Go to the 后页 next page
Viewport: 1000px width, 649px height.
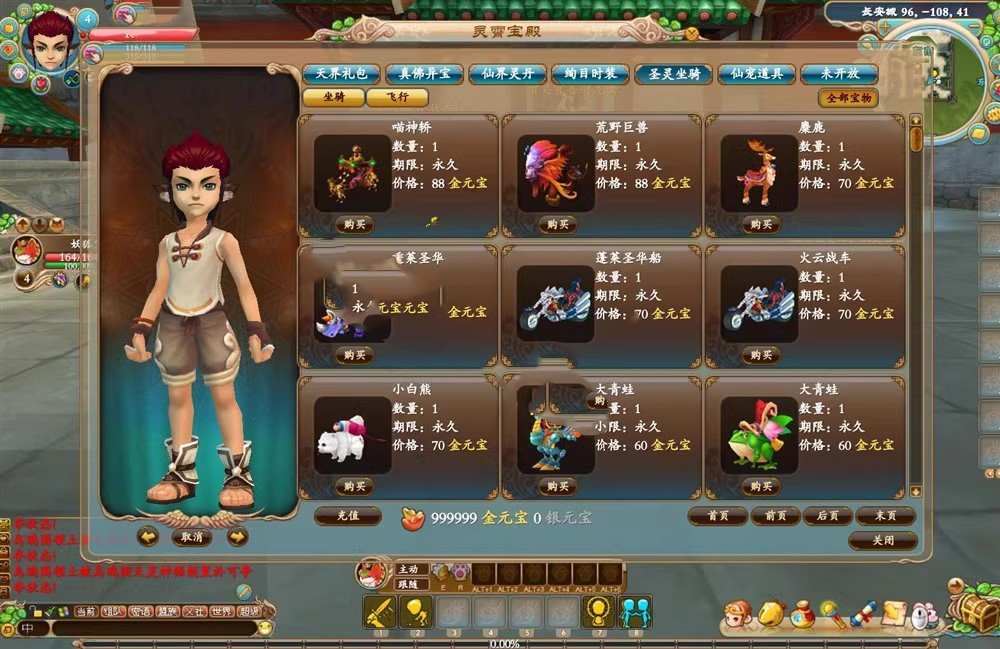click(827, 516)
